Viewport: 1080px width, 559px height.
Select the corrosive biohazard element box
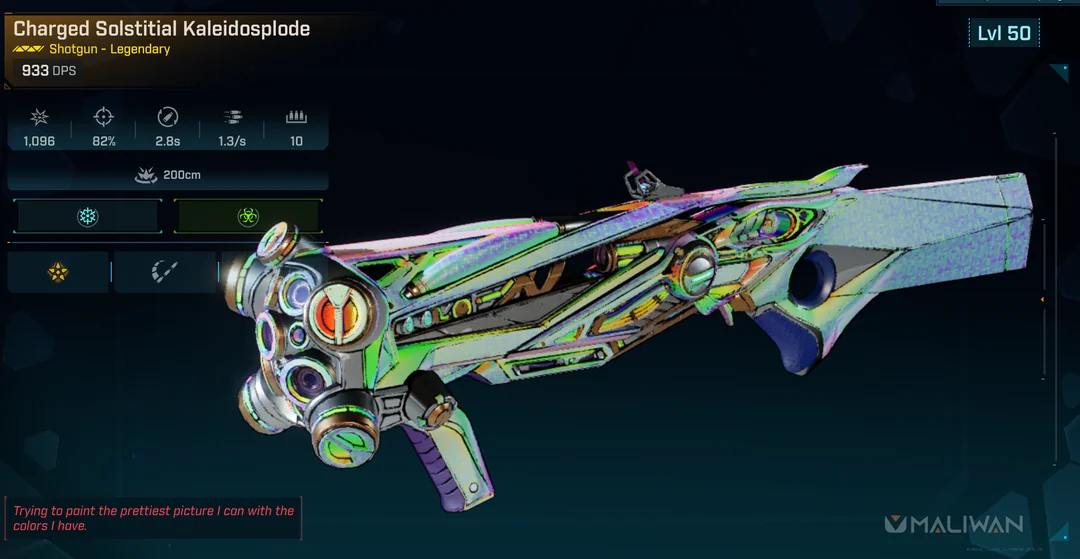[x=247, y=216]
